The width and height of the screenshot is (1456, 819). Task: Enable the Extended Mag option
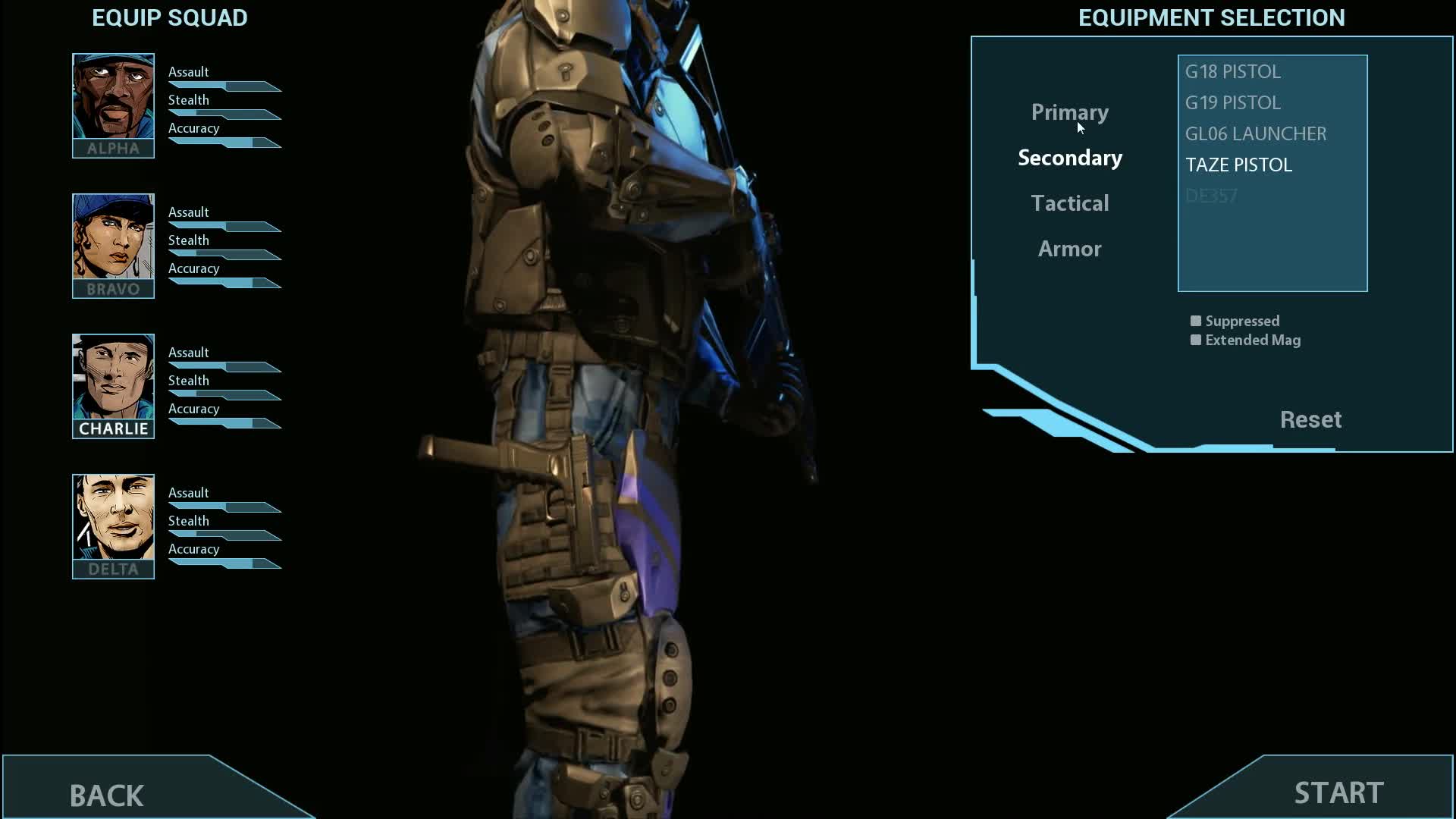(1196, 340)
